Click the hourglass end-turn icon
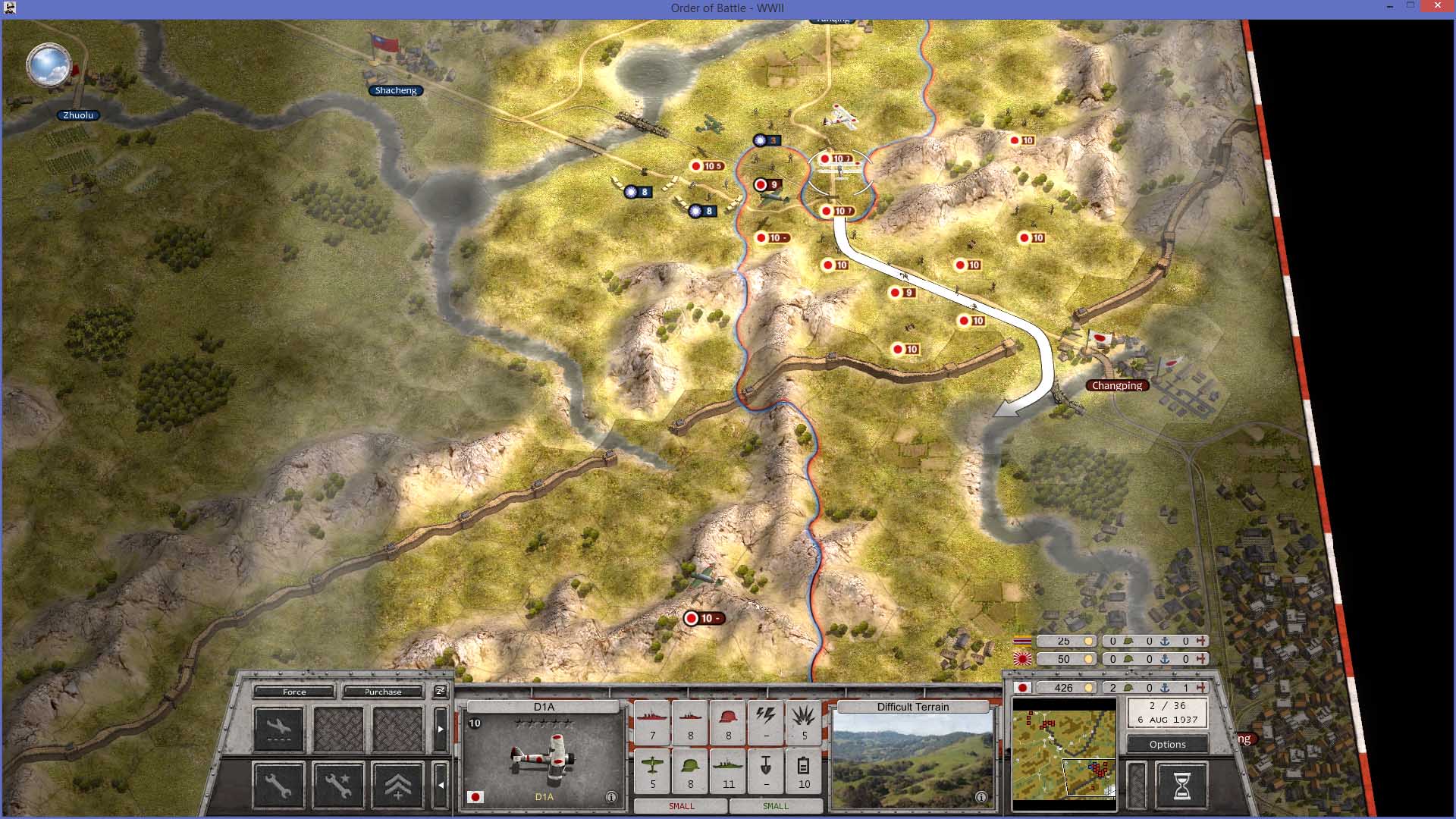 coord(1181,785)
